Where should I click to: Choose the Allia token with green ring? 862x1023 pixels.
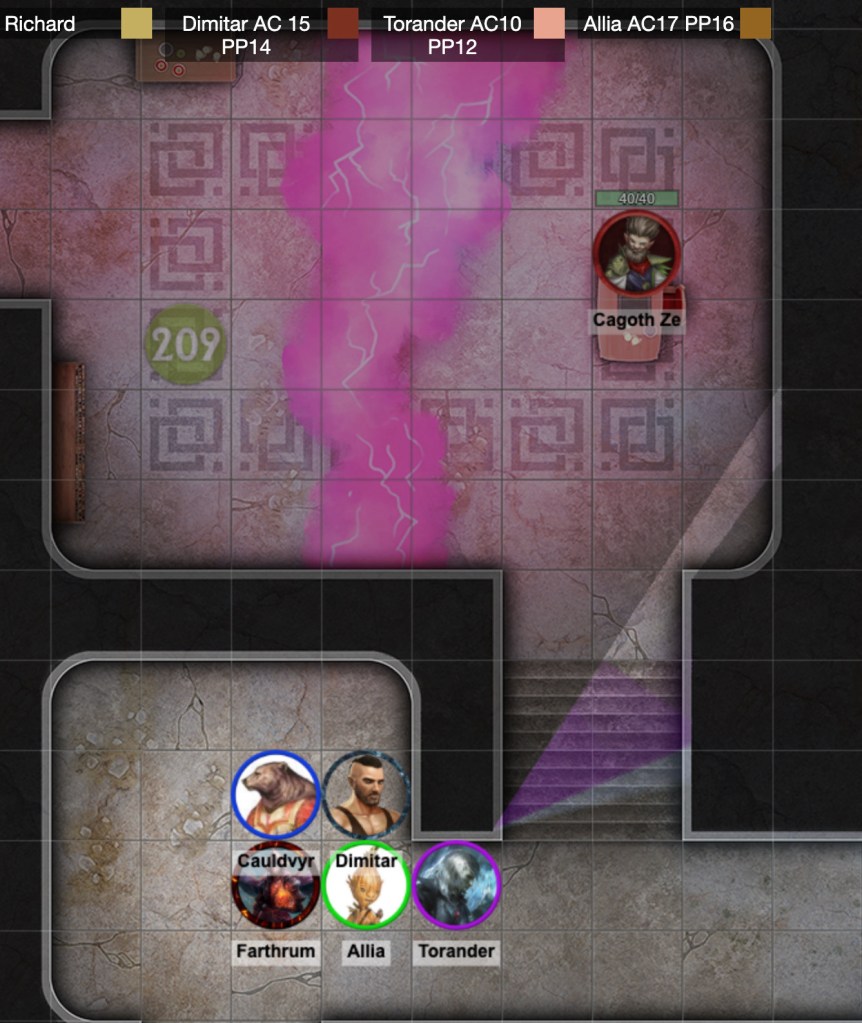[x=366, y=887]
